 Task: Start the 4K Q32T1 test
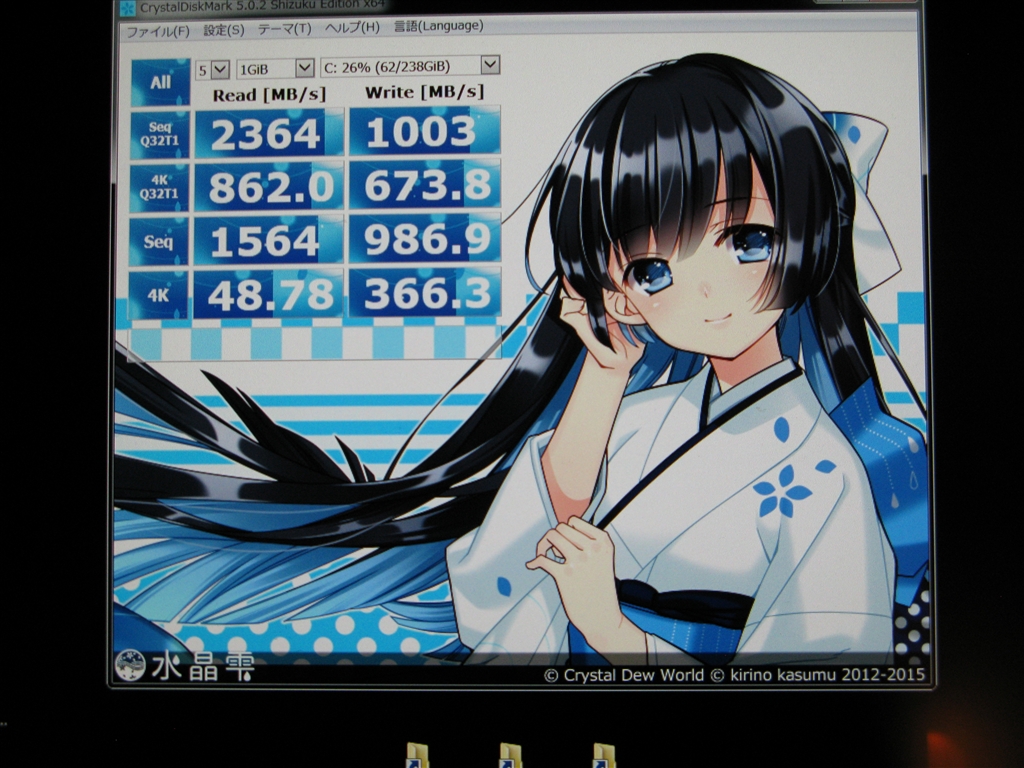(159, 187)
